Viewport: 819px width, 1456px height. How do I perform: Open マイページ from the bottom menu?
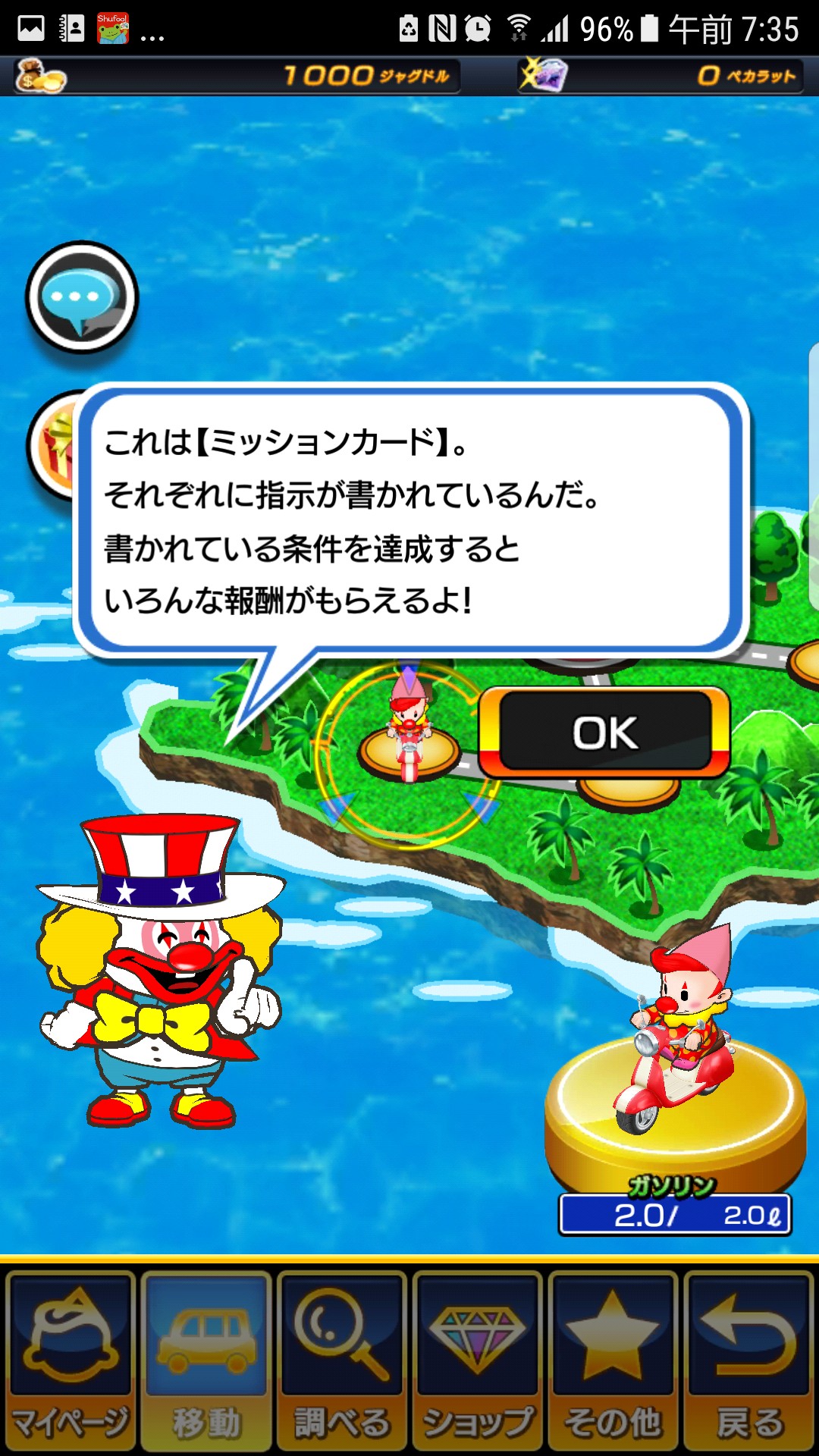(71, 1360)
